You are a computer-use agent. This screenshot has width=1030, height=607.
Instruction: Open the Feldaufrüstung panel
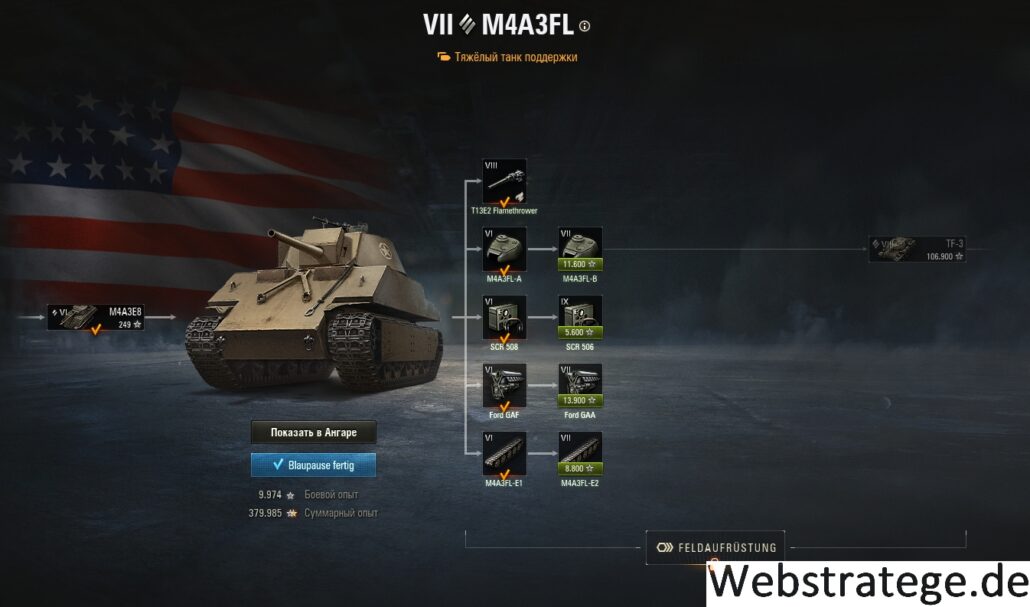(x=714, y=547)
